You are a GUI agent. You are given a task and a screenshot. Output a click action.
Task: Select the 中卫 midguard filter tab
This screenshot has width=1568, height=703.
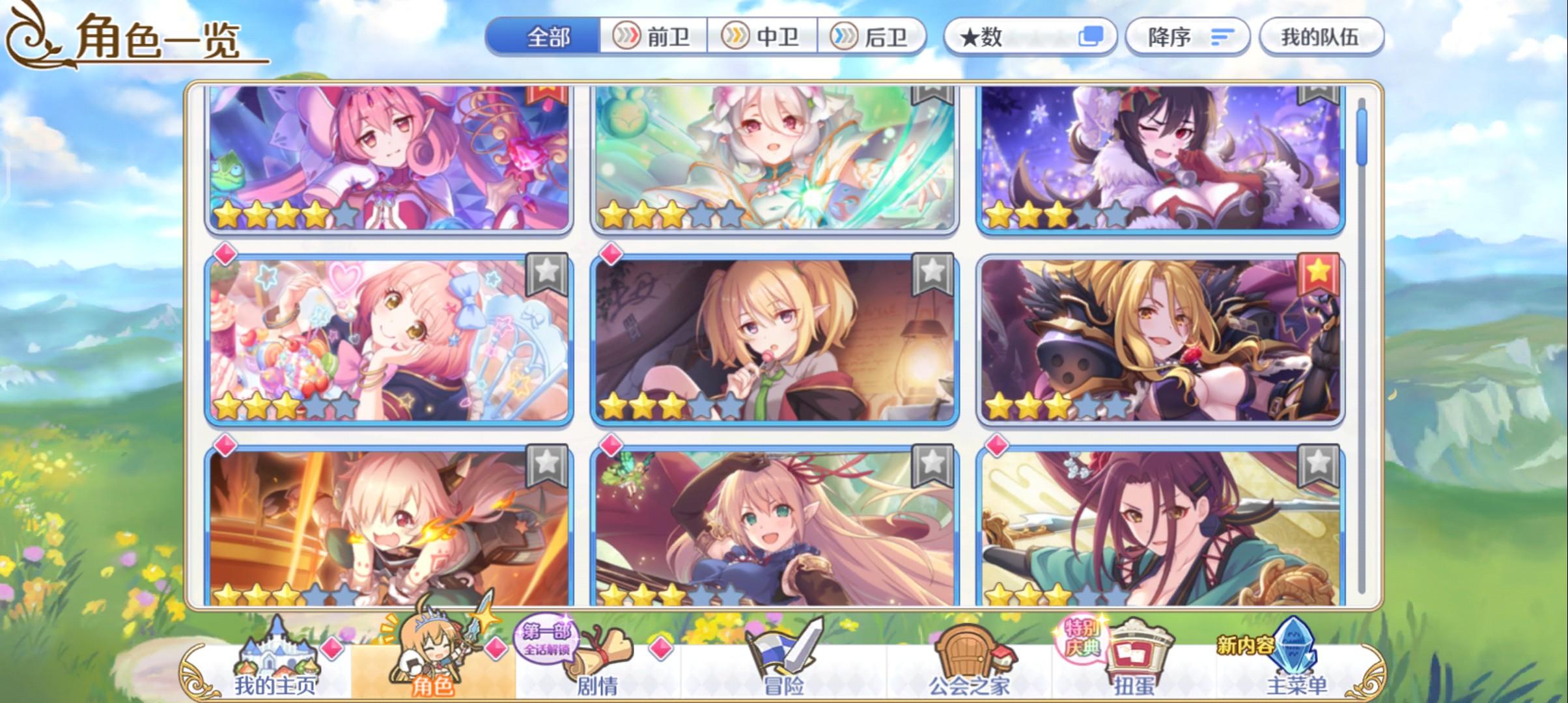tap(763, 37)
